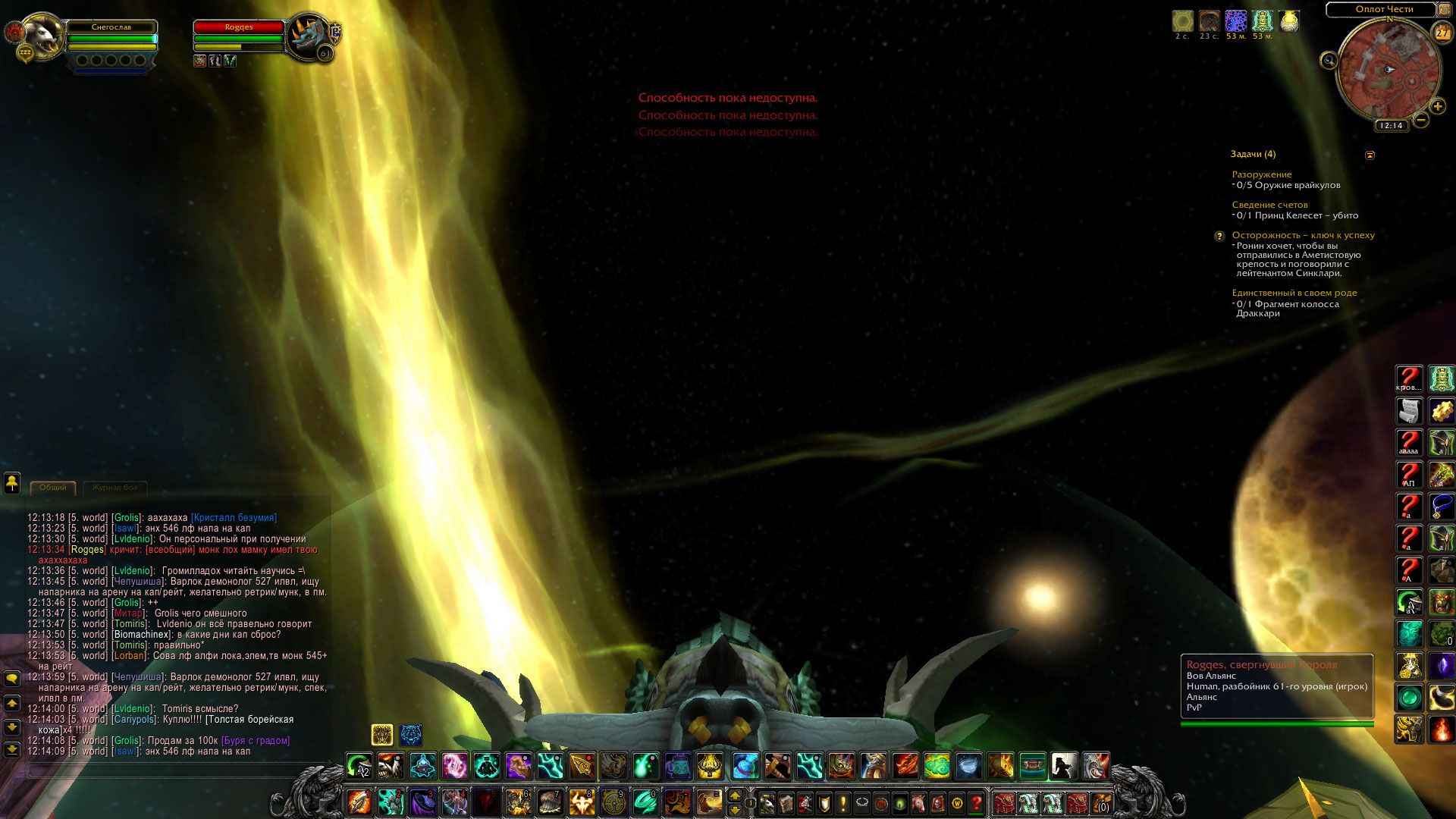Collapse the Задачи objectives tracker
This screenshot has height=819, width=1456.
pyautogui.click(x=1370, y=155)
